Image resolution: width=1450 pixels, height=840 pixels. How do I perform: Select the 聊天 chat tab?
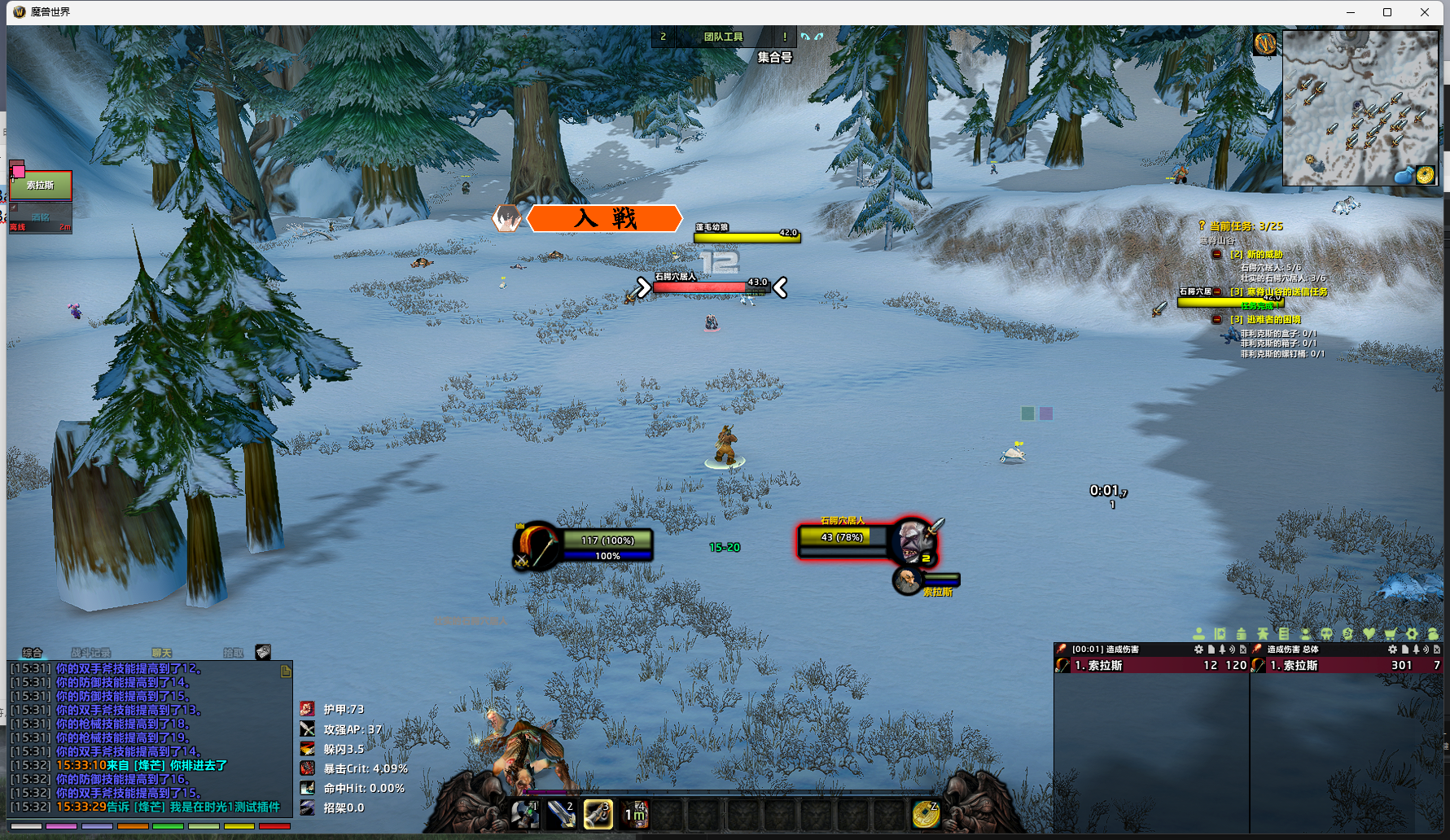pos(161,653)
